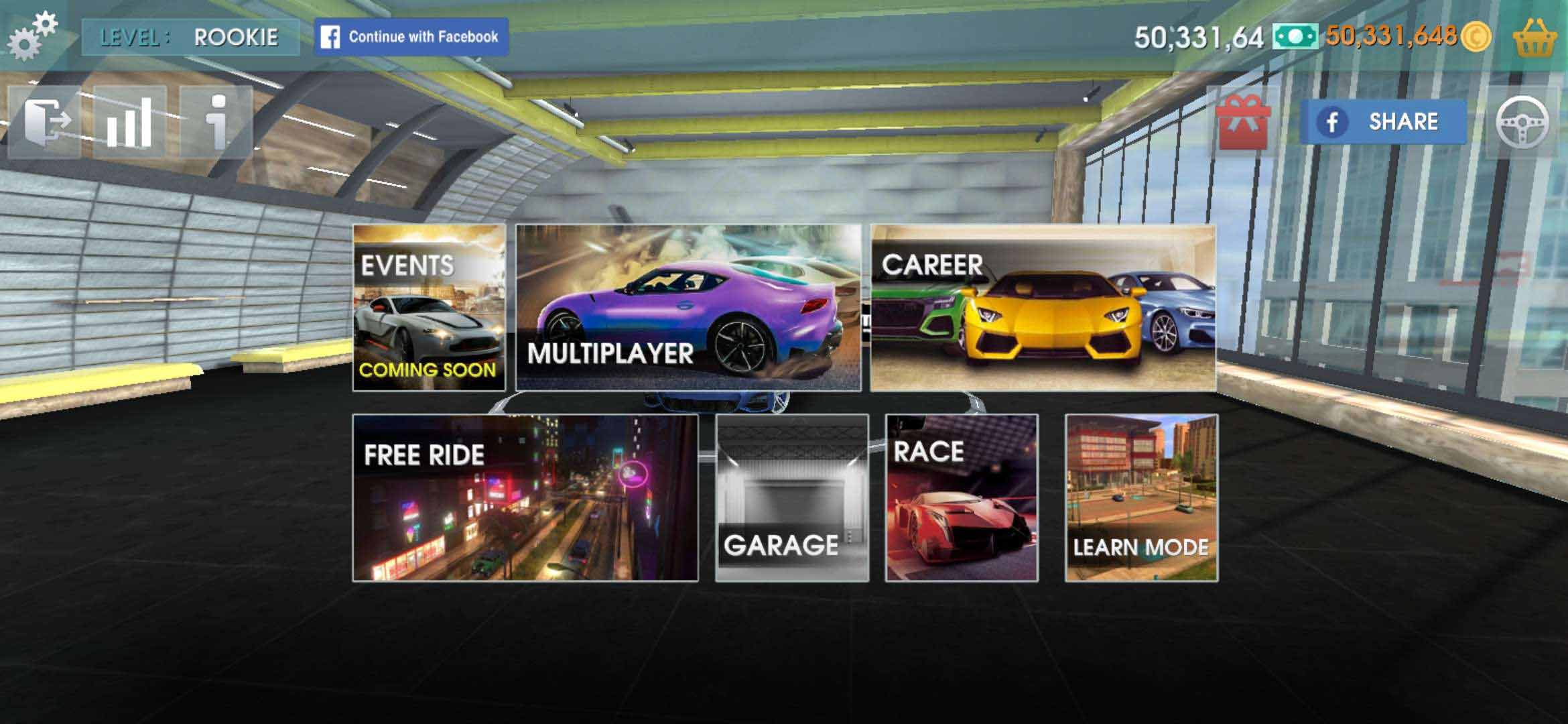Open the settings gears icon
This screenshot has height=724, width=1568.
(31, 36)
